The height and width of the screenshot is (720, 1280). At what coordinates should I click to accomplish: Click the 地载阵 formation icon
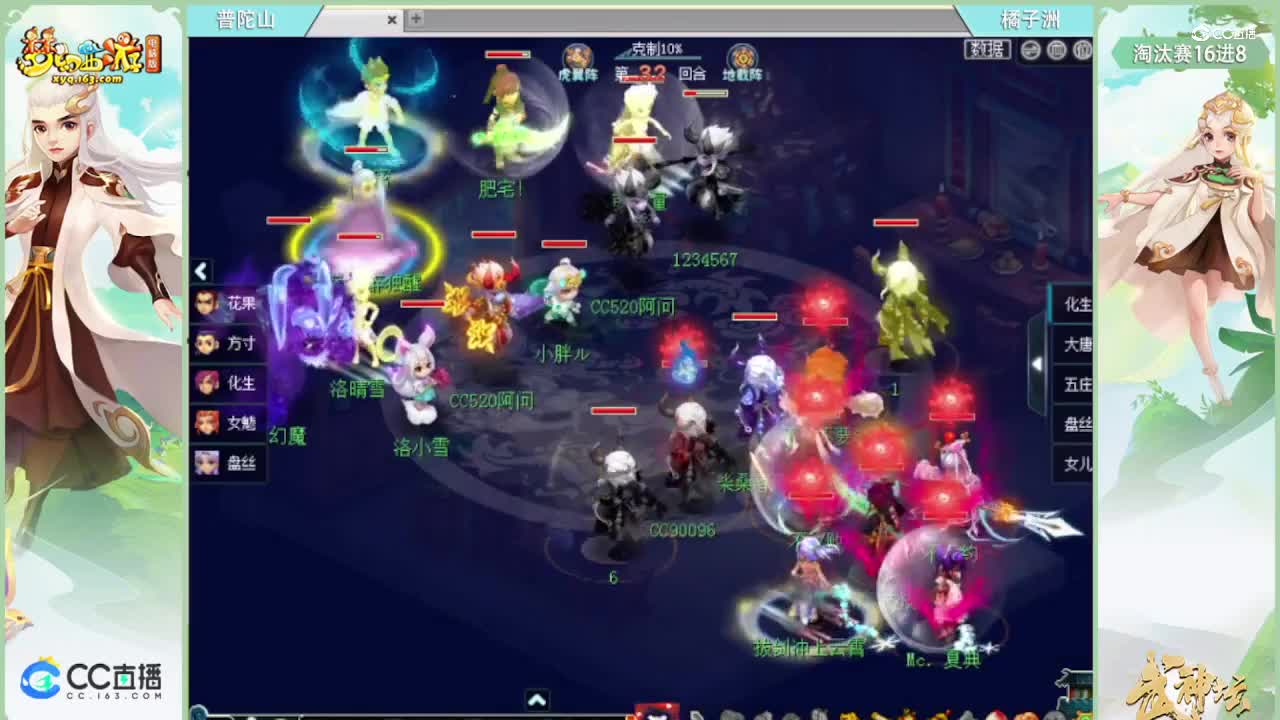[742, 57]
